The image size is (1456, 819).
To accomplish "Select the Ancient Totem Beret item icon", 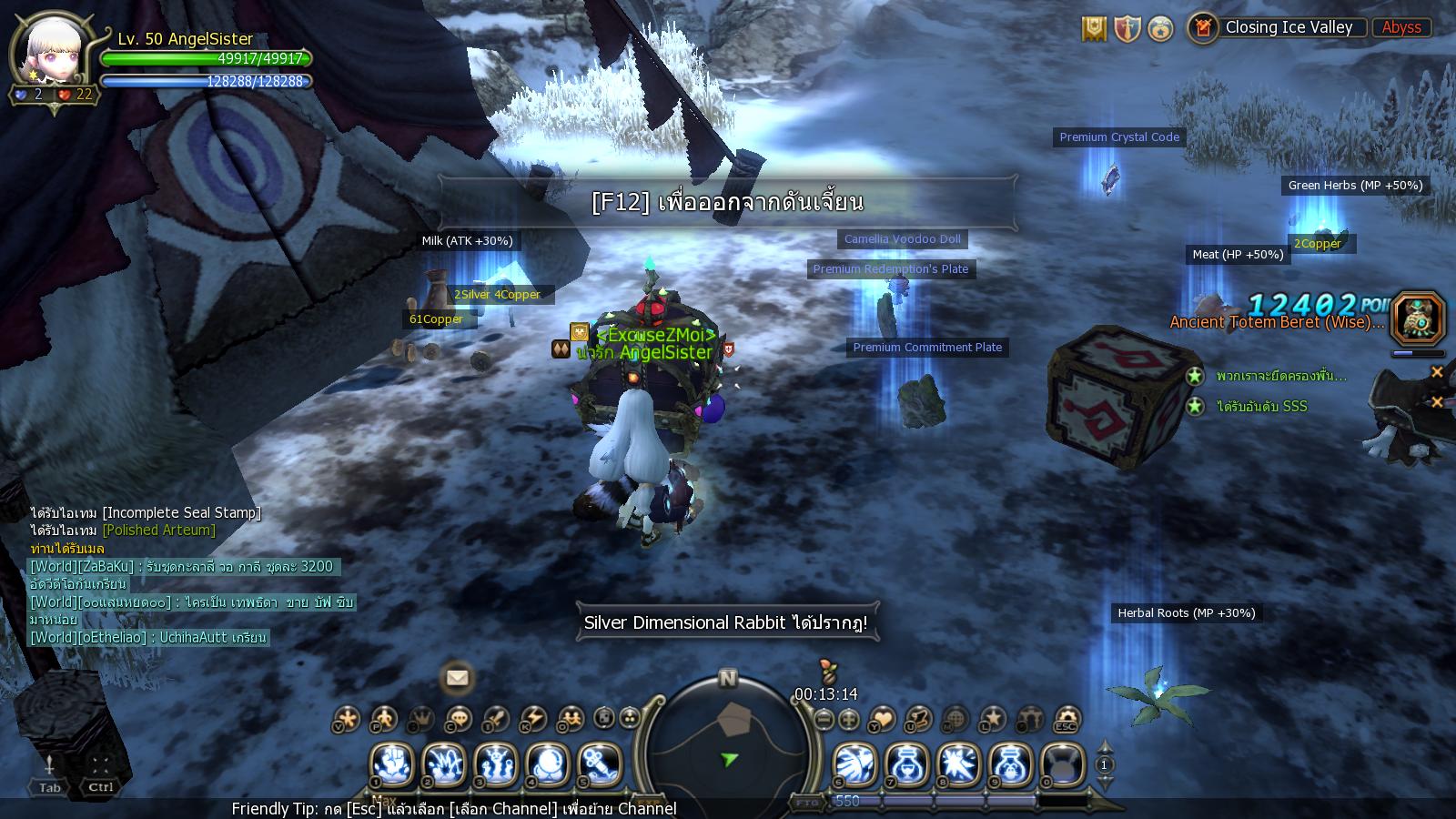I will coord(1418,318).
